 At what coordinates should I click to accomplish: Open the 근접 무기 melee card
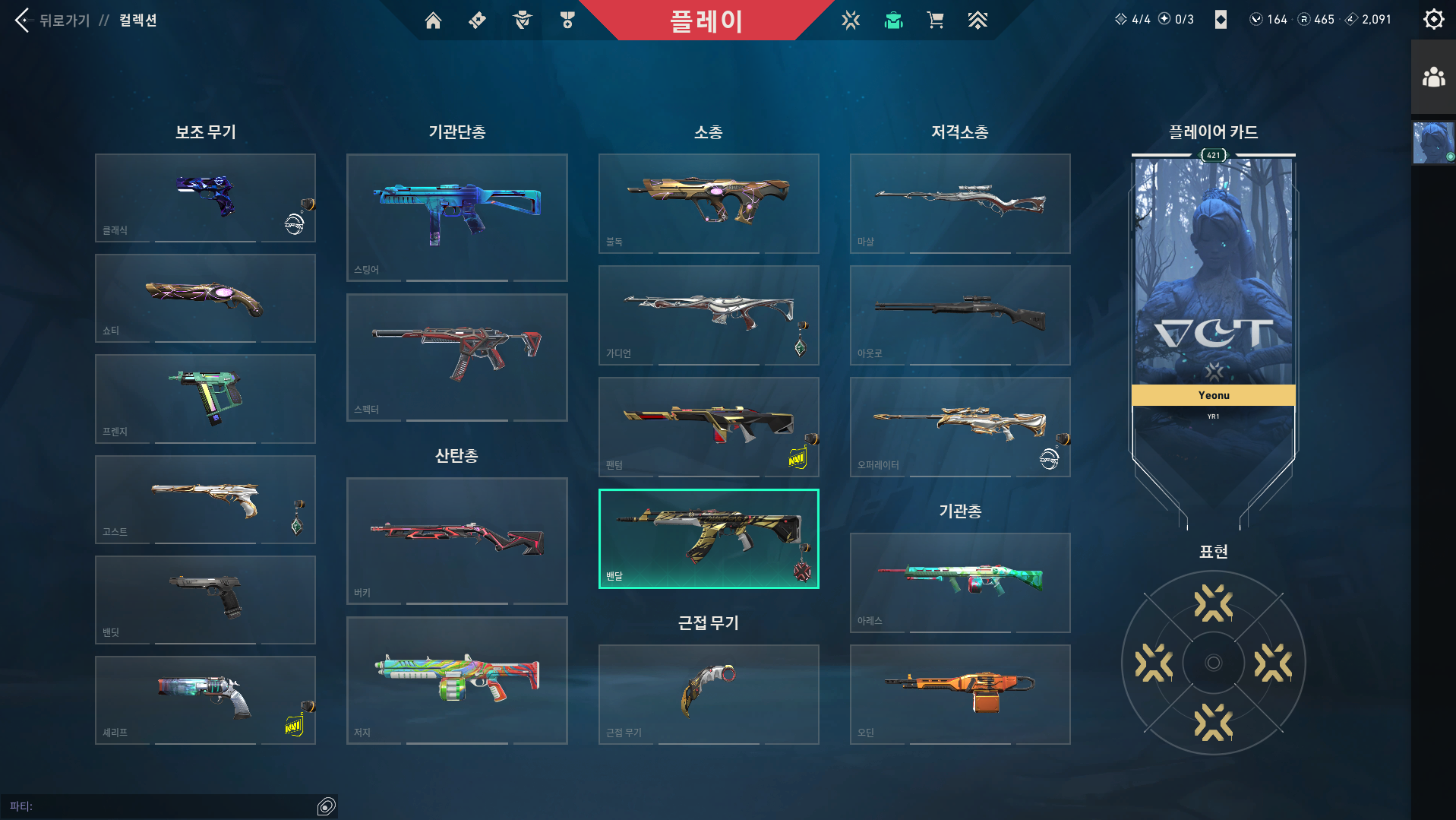[708, 694]
